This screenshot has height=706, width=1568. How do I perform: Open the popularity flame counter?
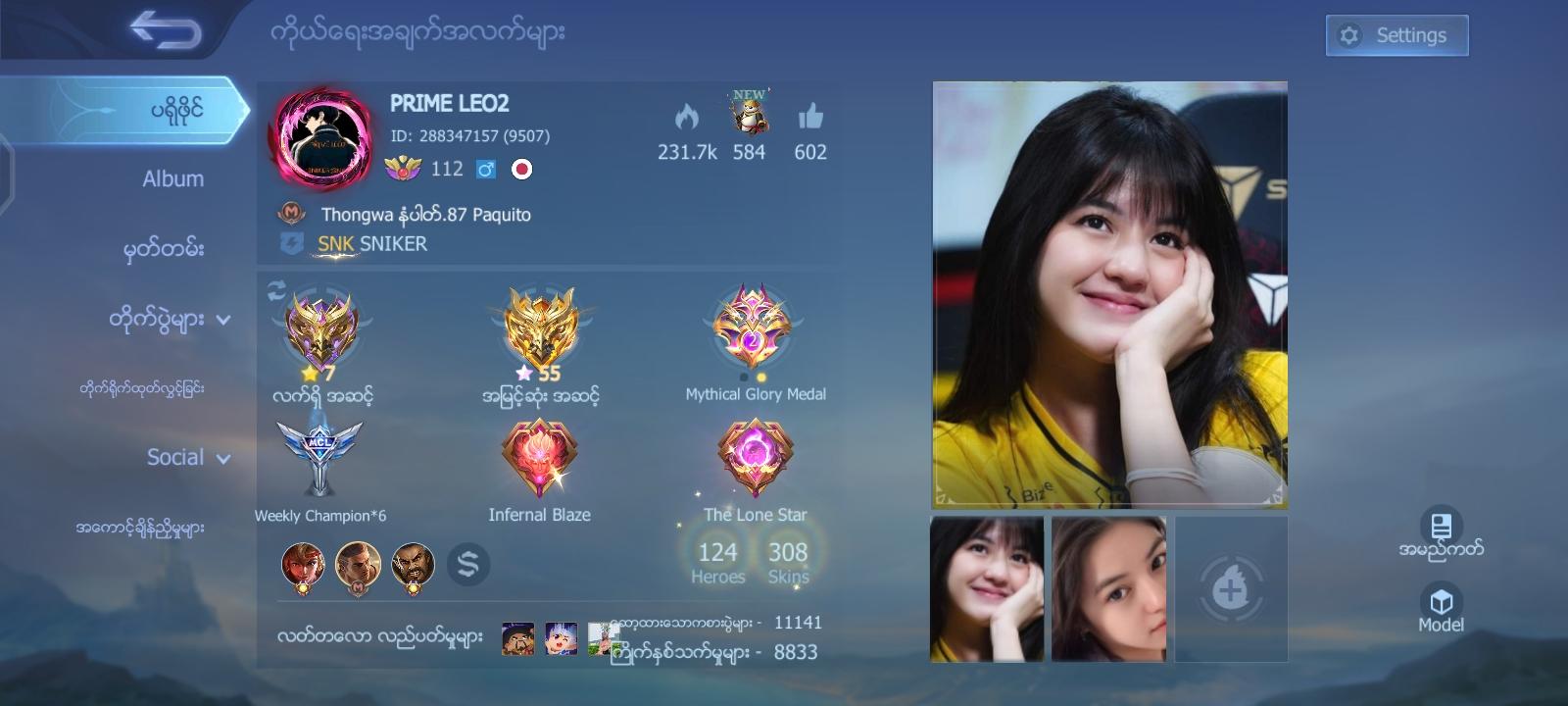click(x=685, y=118)
